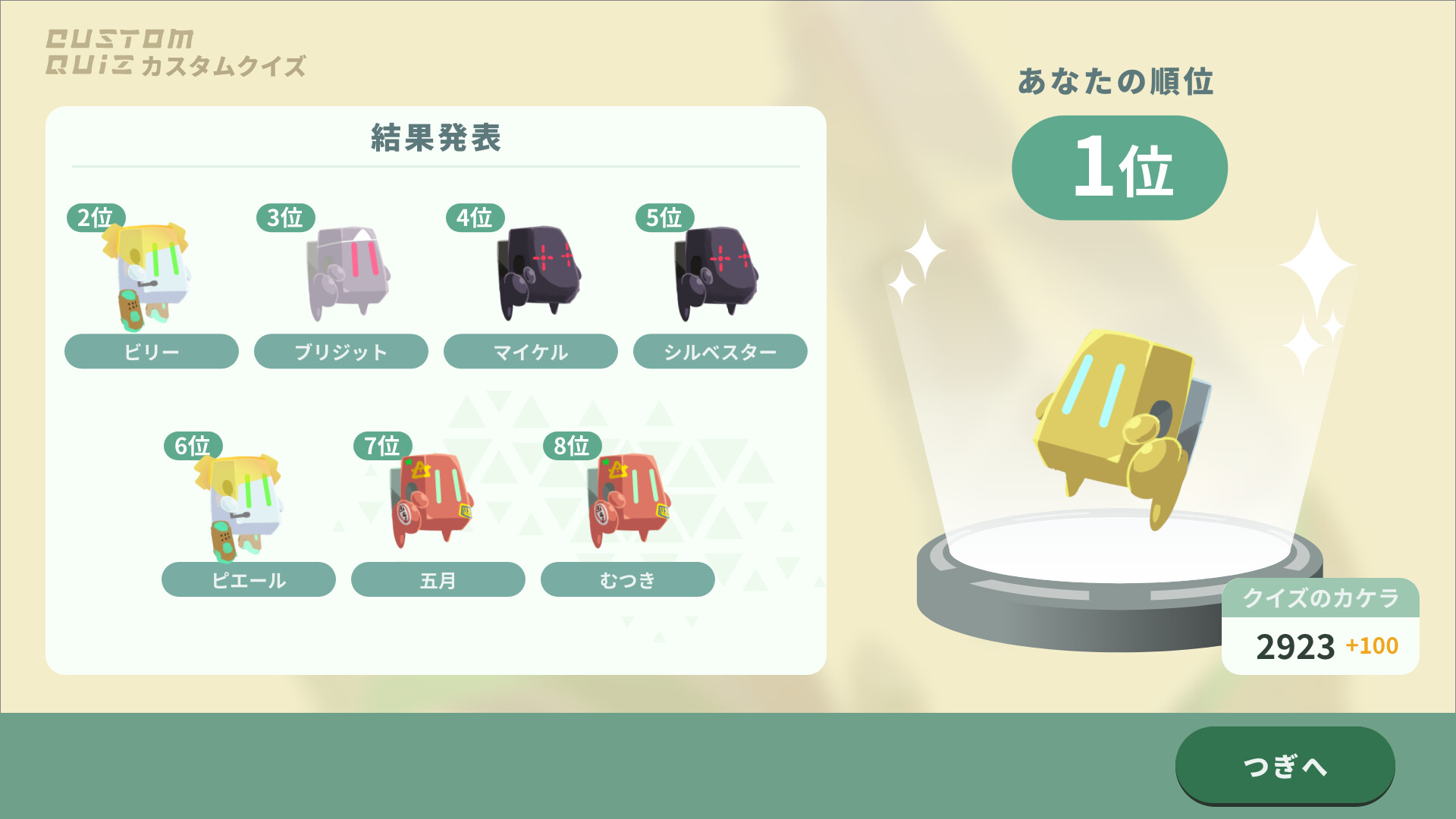Screen dimensions: 1456x819
Task: Click the 5位 rank badge above Sylvester
Action: pyautogui.click(x=663, y=218)
